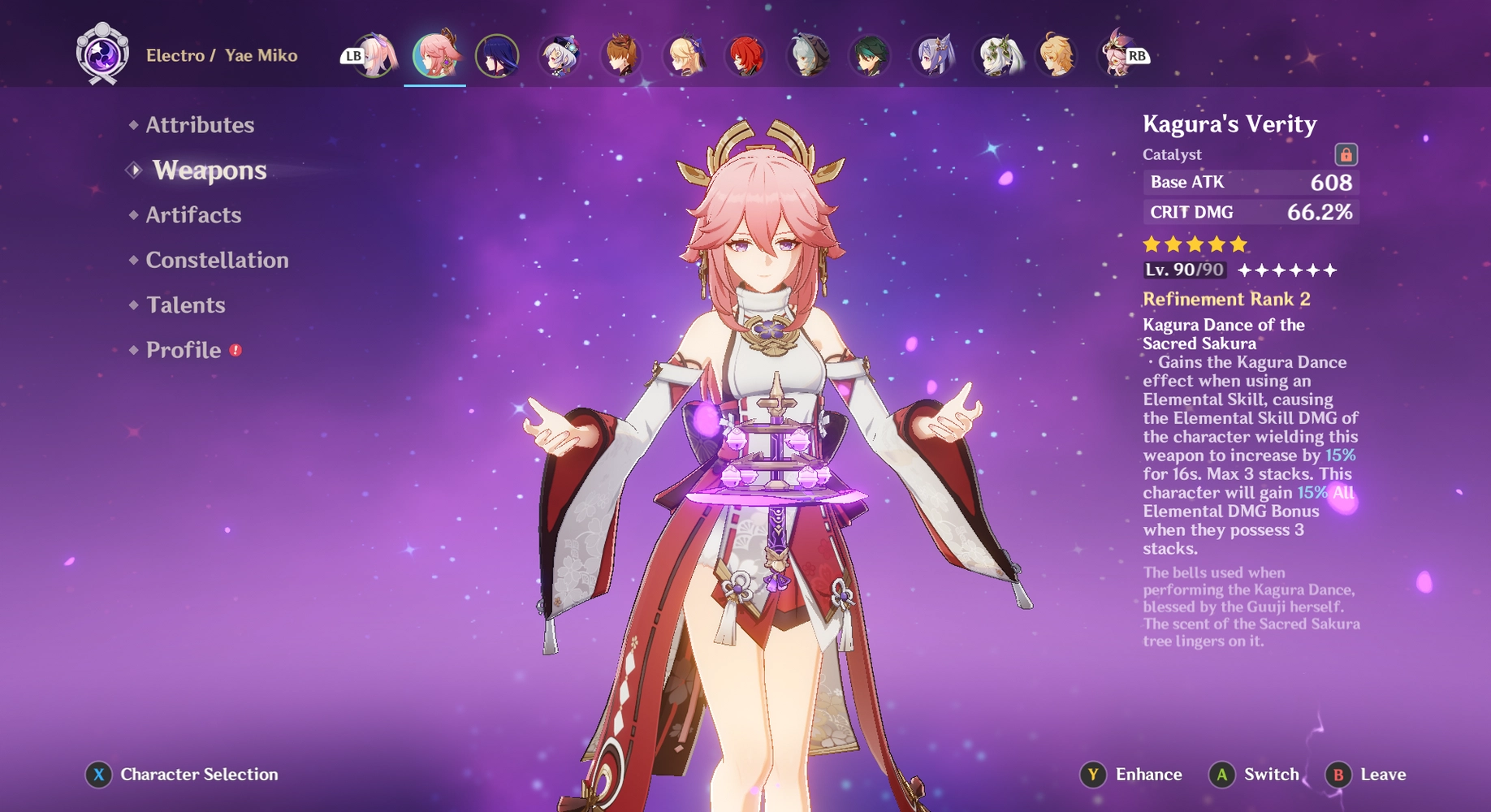Switch to the Diluc character portrait

(x=745, y=55)
